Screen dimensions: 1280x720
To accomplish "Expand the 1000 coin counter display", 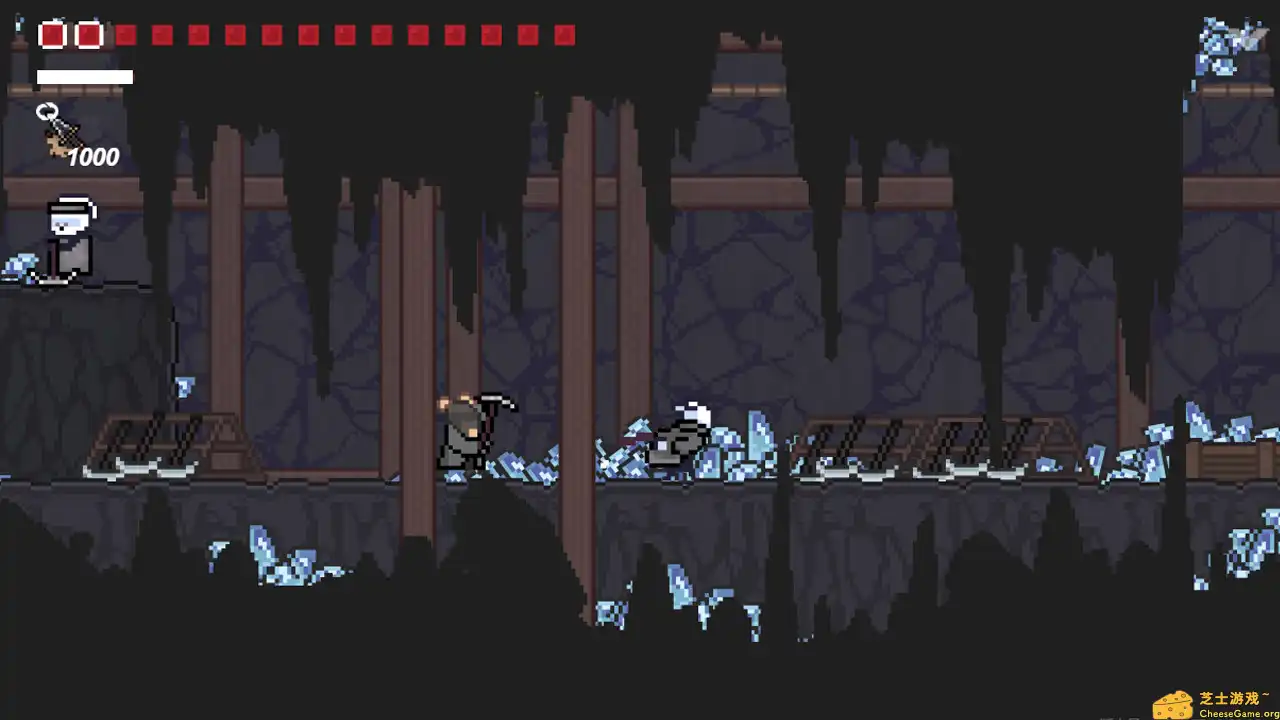I will coord(96,156).
